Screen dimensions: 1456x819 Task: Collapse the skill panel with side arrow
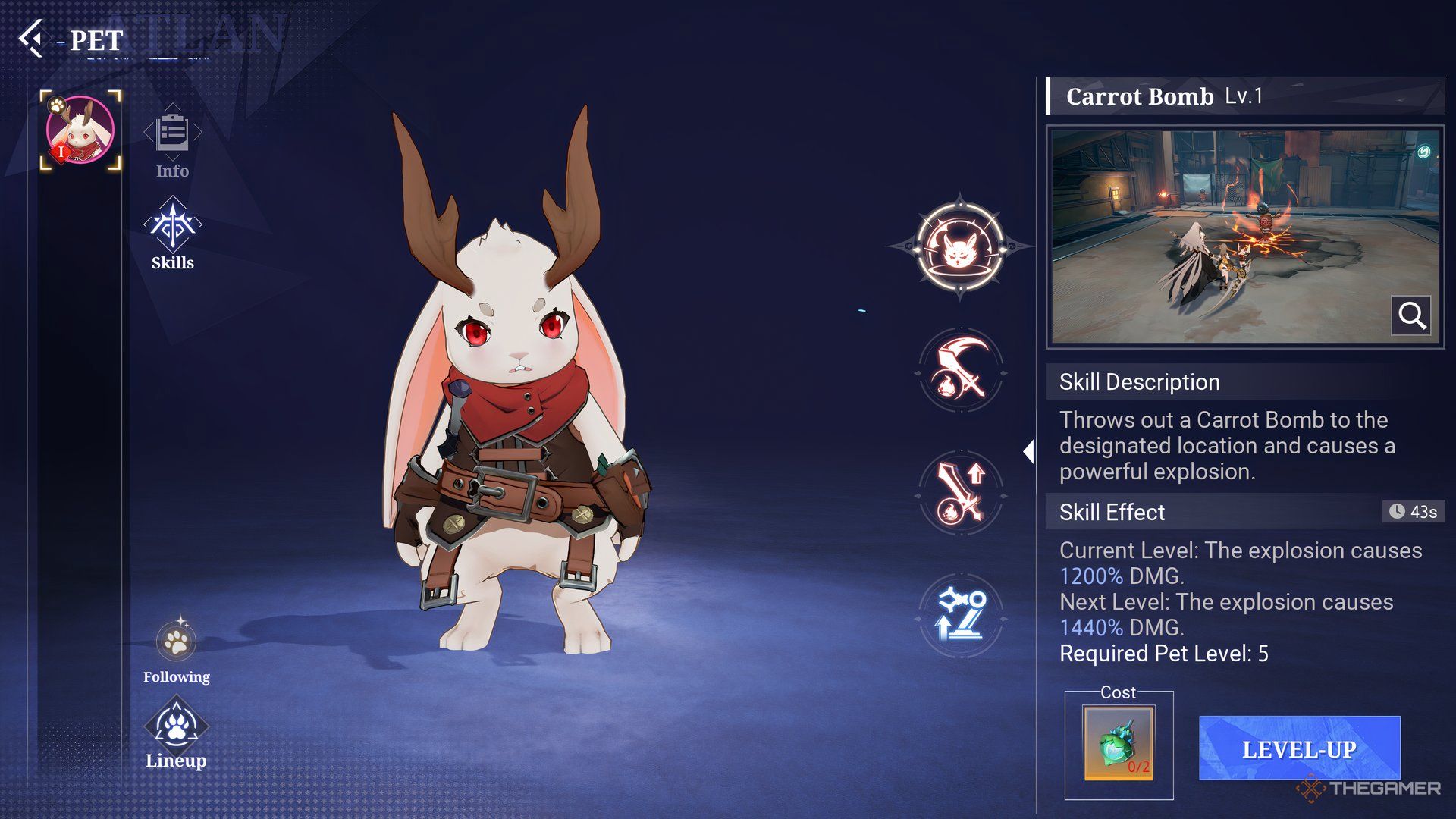1029,451
